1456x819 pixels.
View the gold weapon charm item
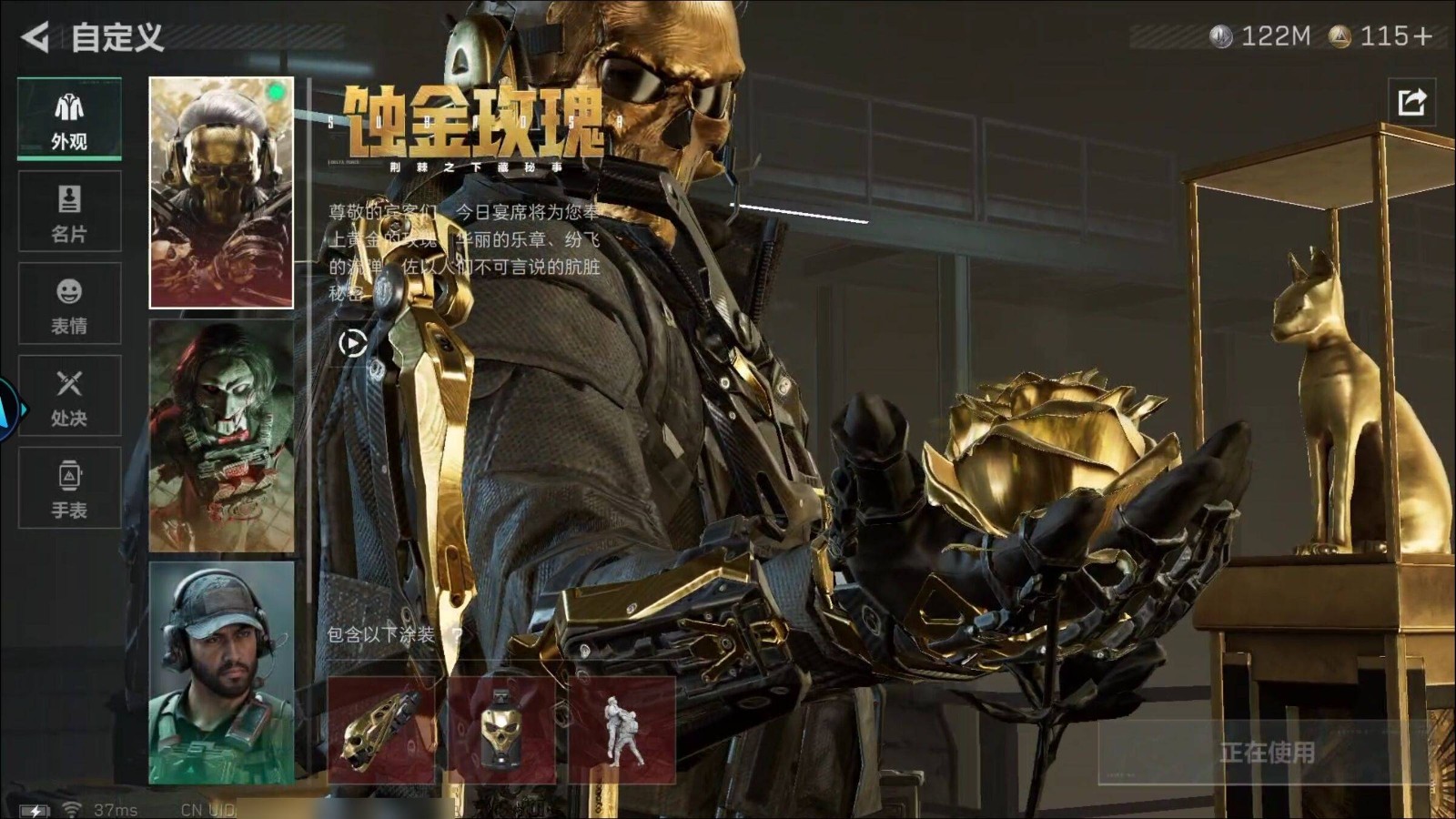[381, 729]
